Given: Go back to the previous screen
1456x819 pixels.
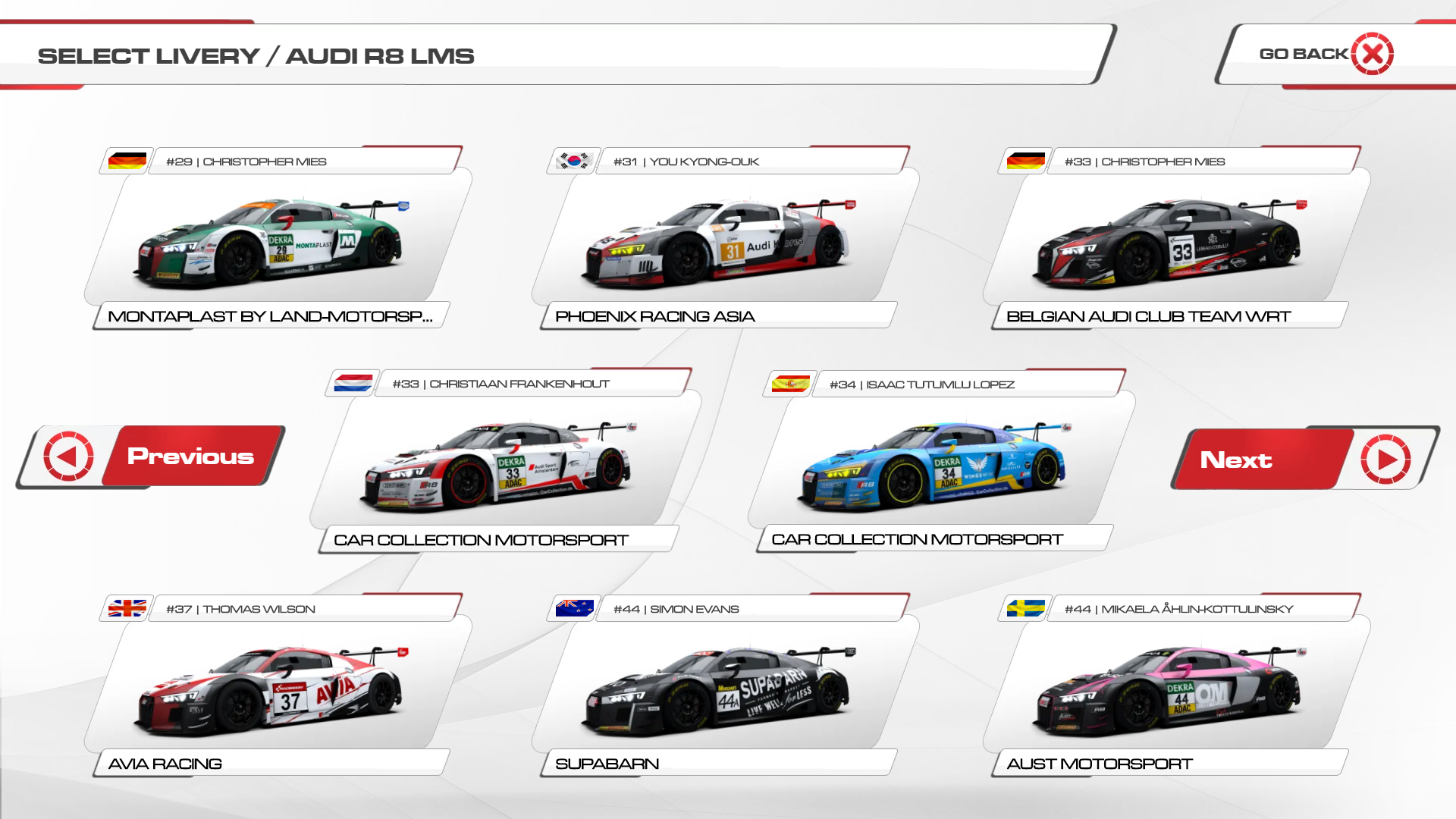Looking at the screenshot, I should tap(1326, 54).
